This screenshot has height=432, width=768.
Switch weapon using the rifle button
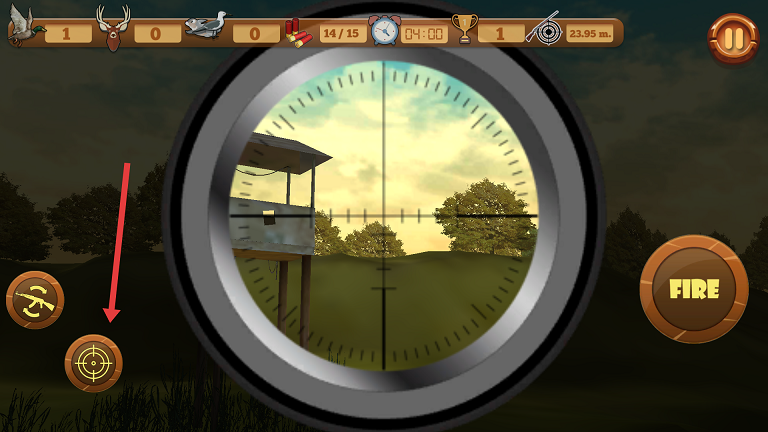click(36, 300)
